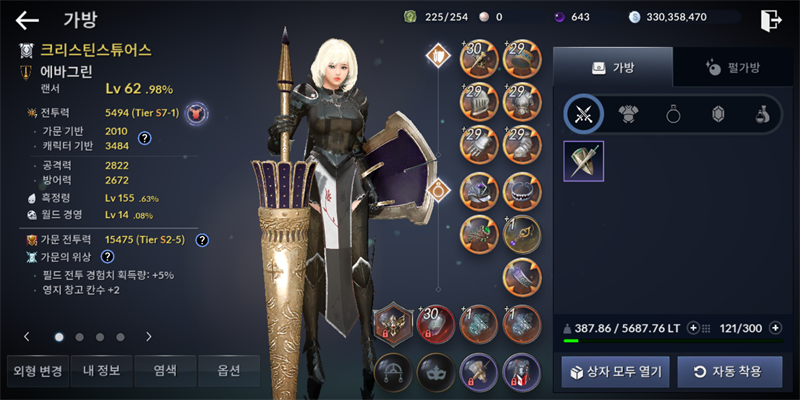The image size is (800, 400).
Task: Show next page with right arrow
Action: click(148, 337)
